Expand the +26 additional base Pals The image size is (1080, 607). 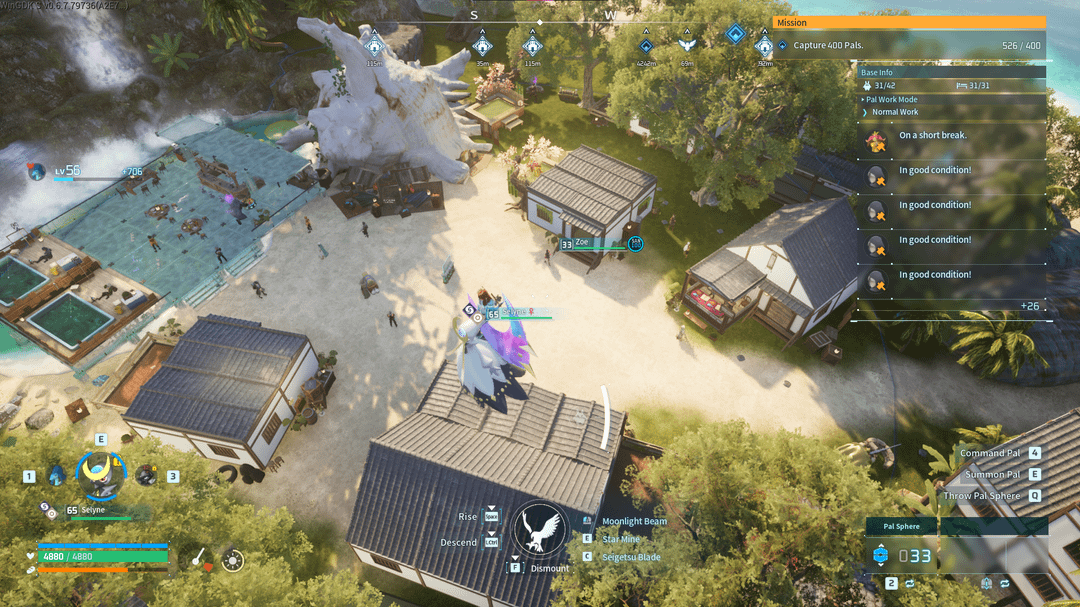(x=1029, y=306)
